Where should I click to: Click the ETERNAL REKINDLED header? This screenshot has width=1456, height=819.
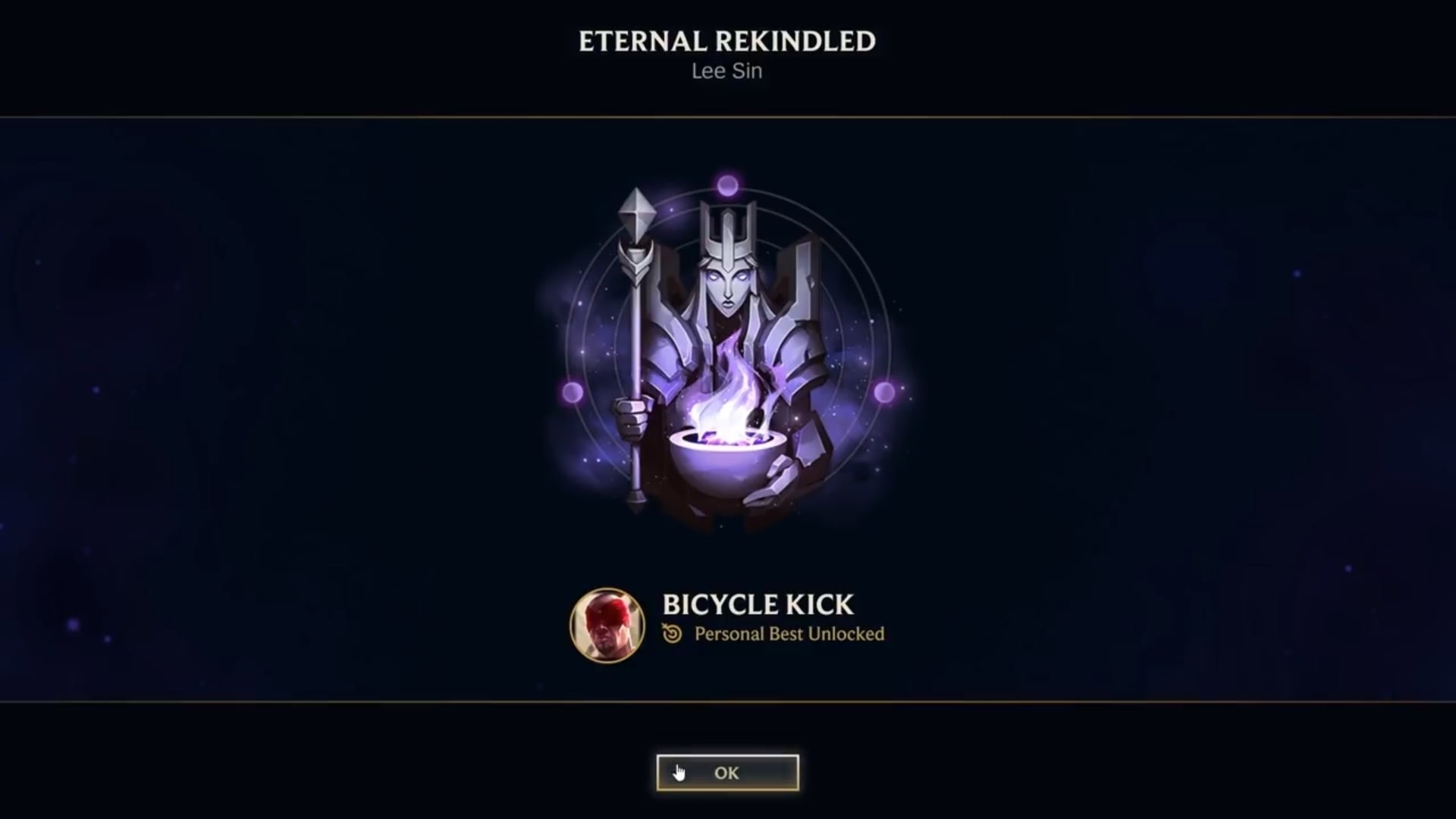tap(726, 42)
